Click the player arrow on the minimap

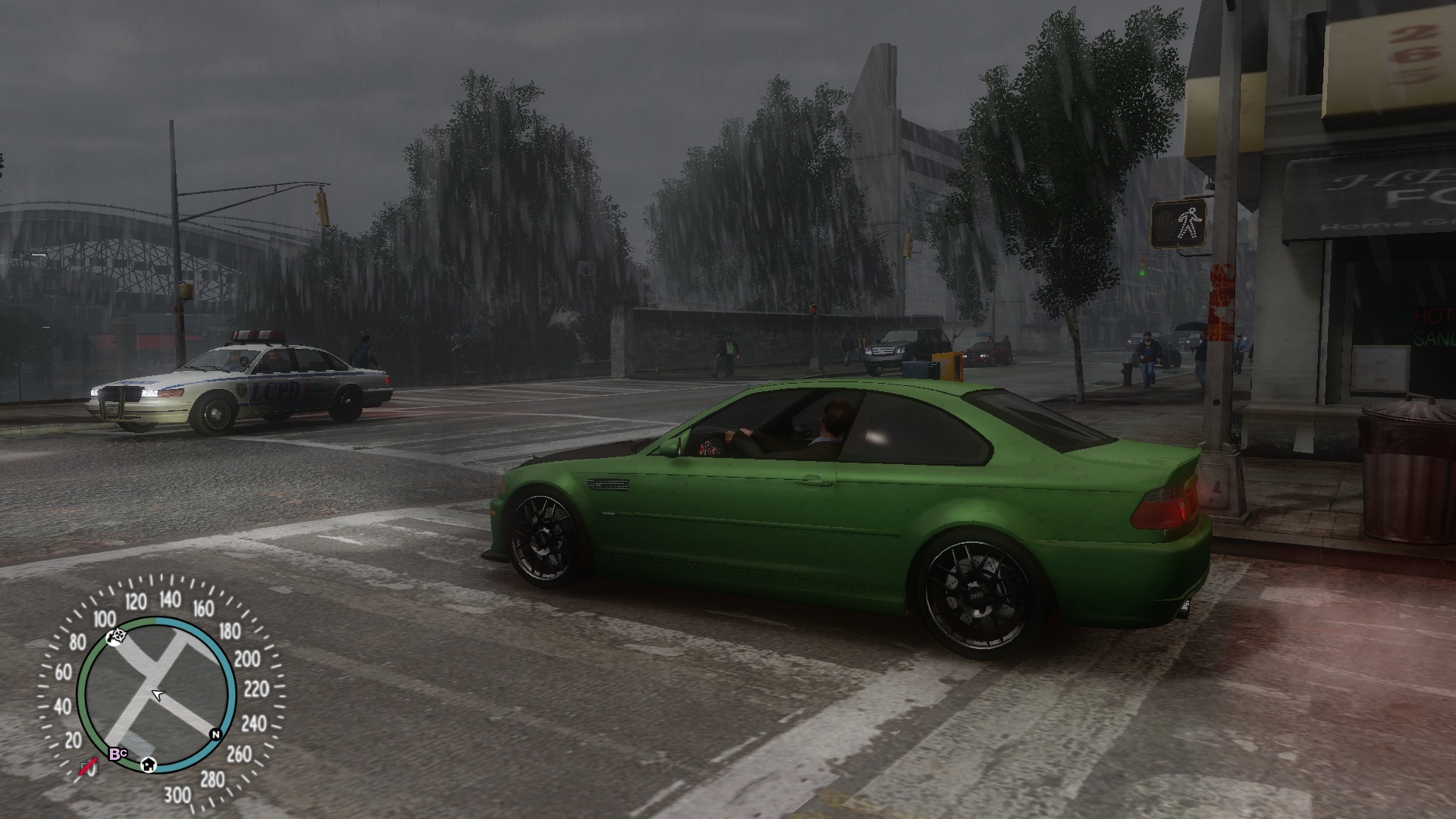pyautogui.click(x=158, y=695)
